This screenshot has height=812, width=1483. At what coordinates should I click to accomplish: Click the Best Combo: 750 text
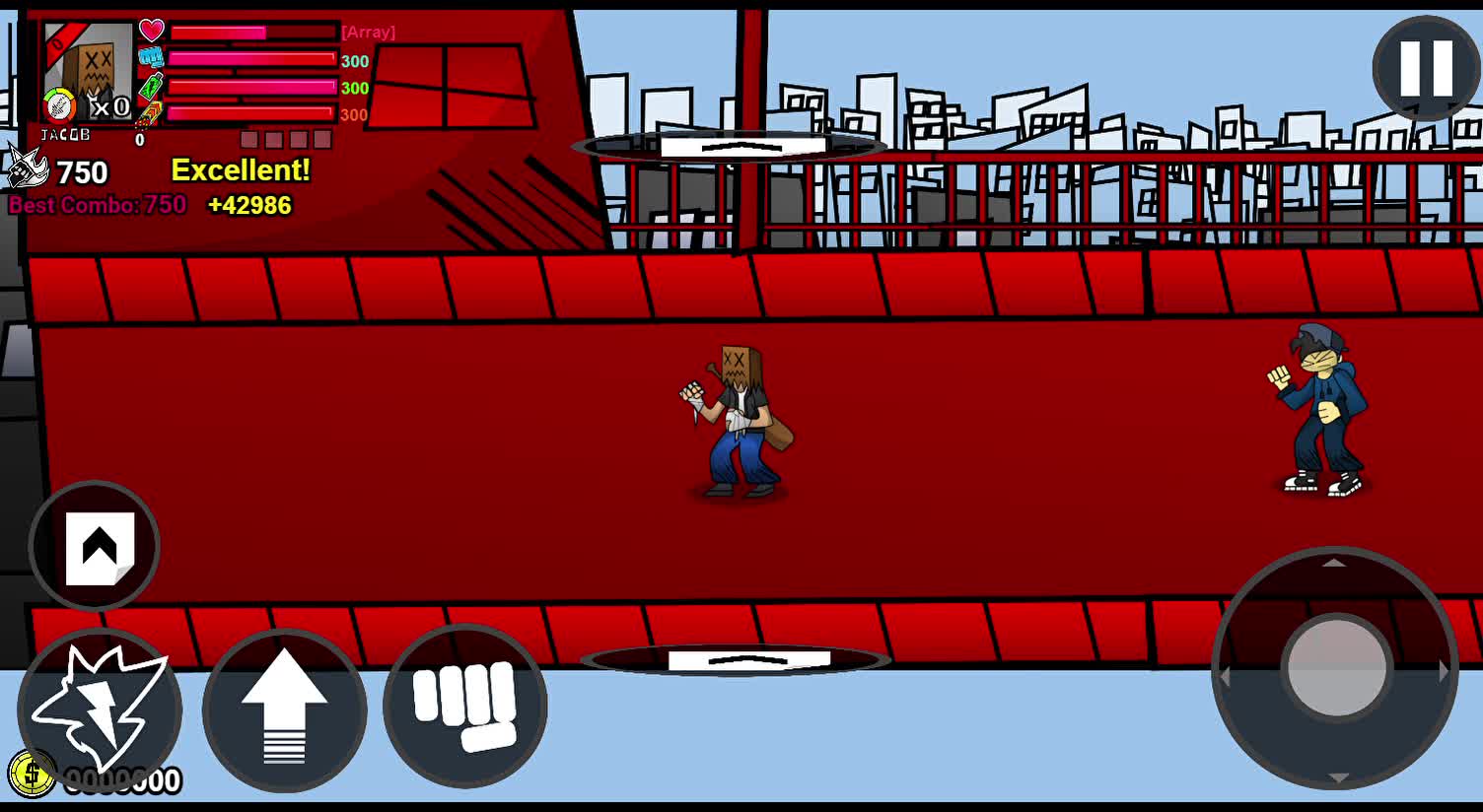tap(95, 206)
